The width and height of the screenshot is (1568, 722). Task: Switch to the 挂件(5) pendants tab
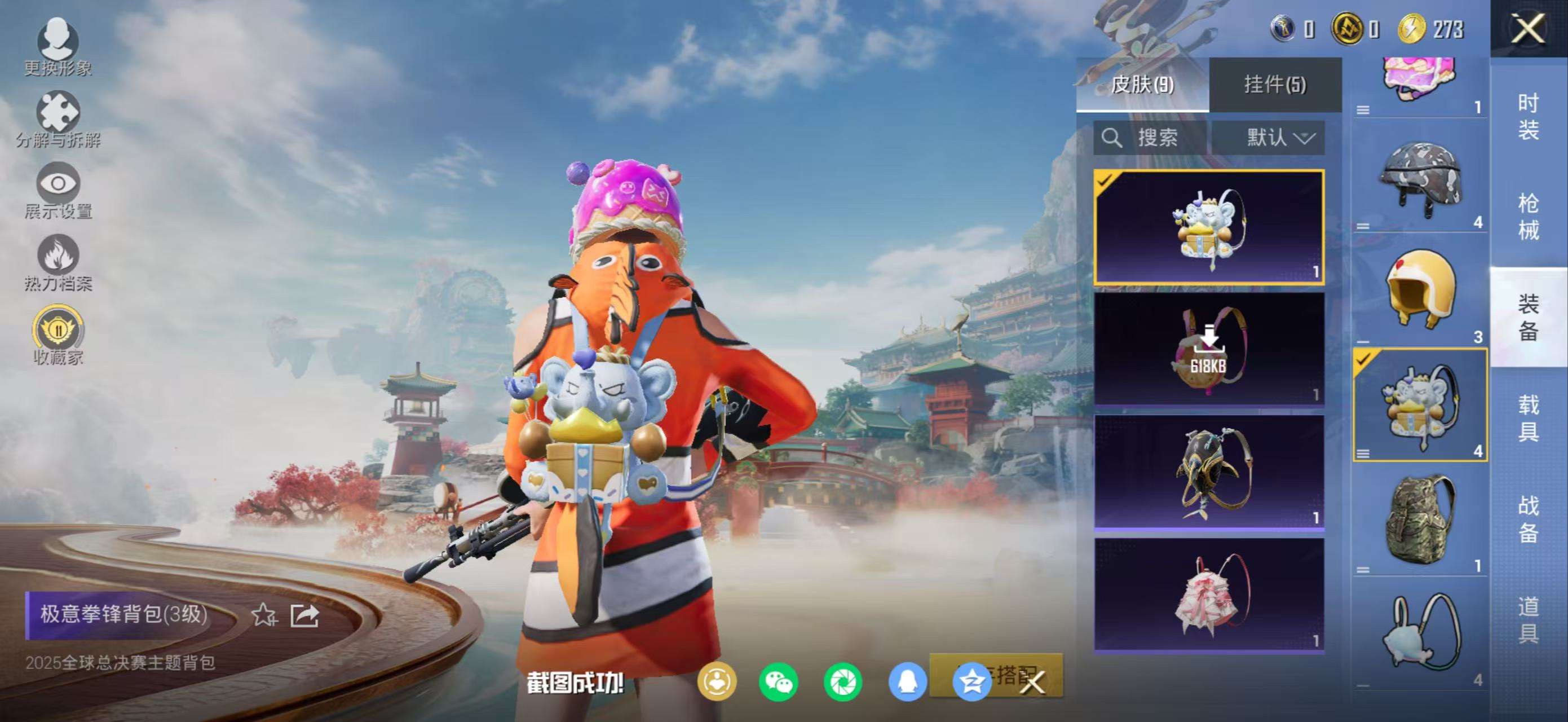tap(1275, 85)
